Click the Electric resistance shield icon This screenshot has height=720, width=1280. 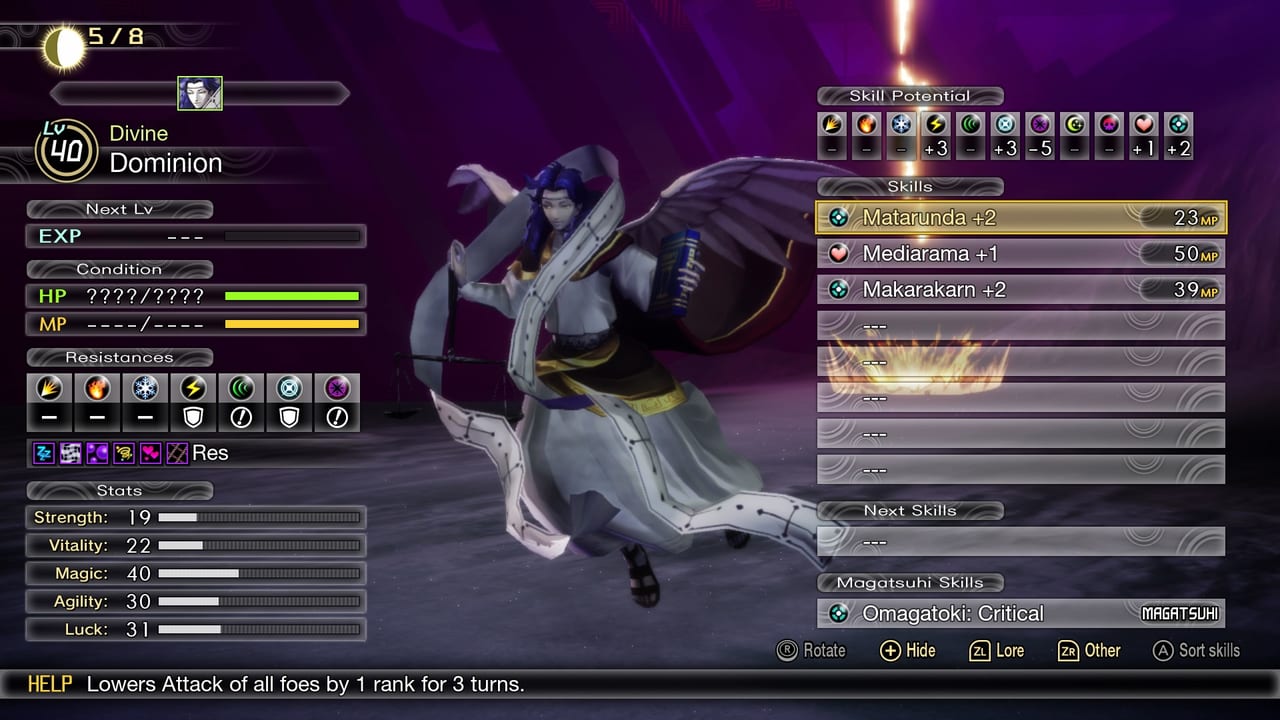(192, 416)
